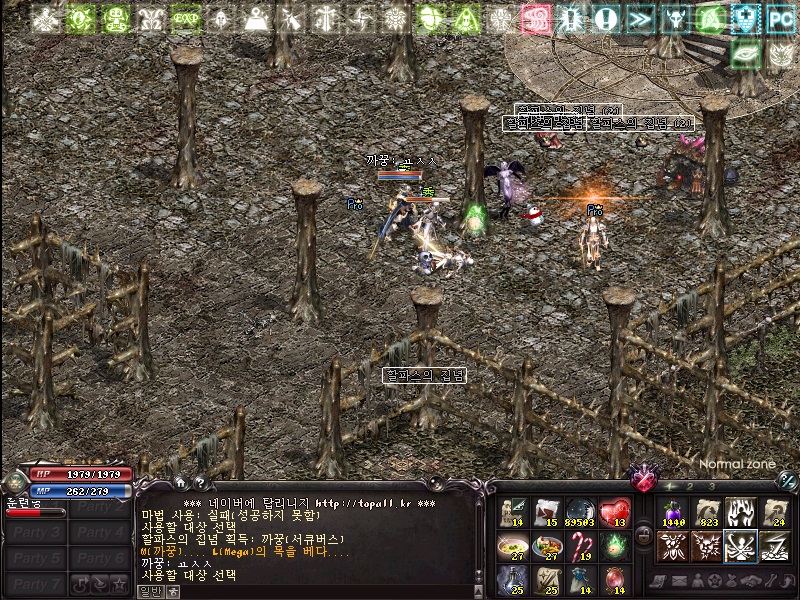The width and height of the screenshot is (800, 600).
Task: Switch to hotbar page 2
Action: (x=688, y=486)
